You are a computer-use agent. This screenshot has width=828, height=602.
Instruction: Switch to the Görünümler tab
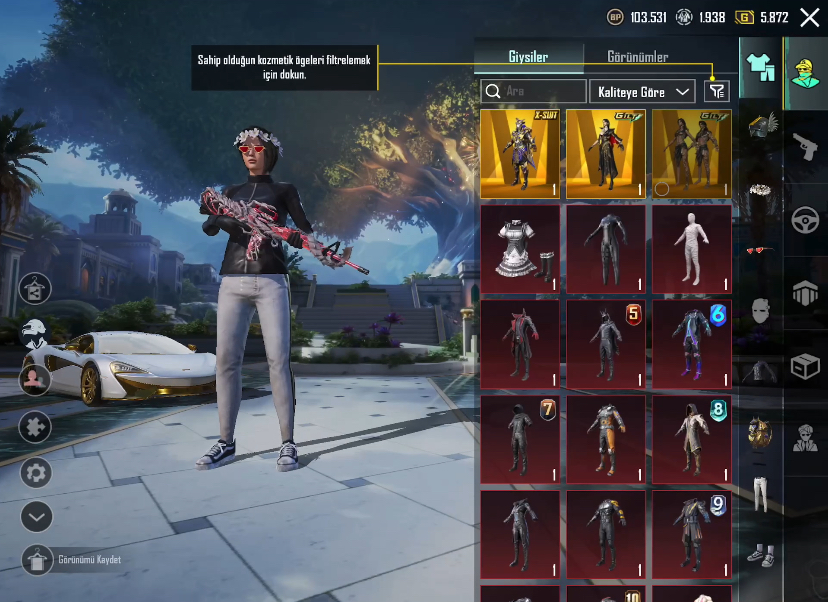638,57
